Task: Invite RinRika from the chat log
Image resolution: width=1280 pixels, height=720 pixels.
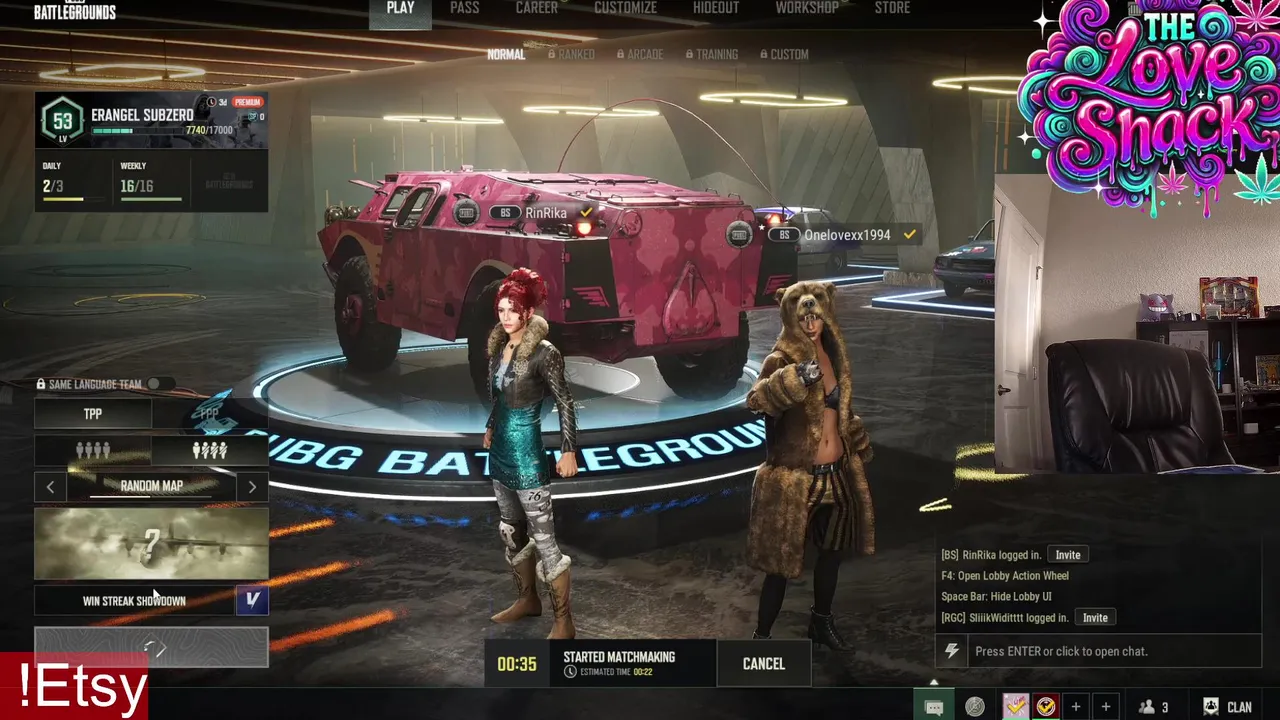Action: tap(1067, 555)
